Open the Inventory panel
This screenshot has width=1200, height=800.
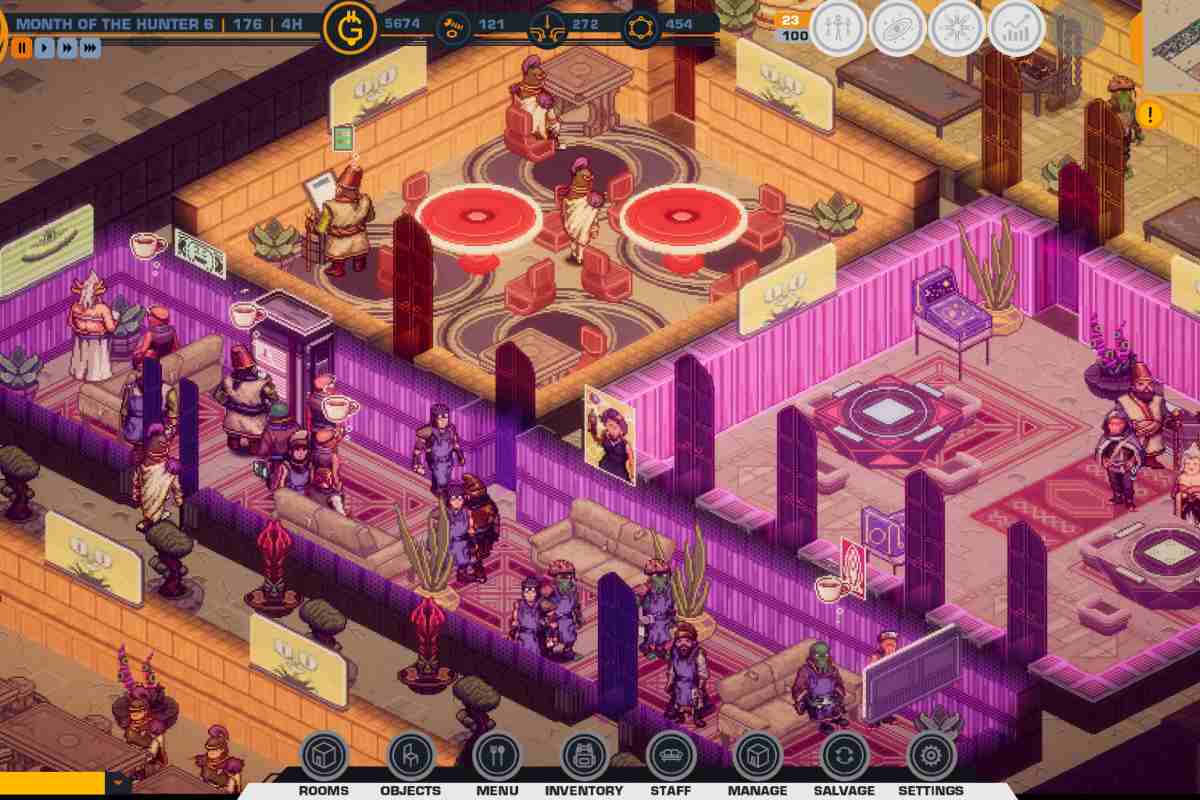(584, 757)
